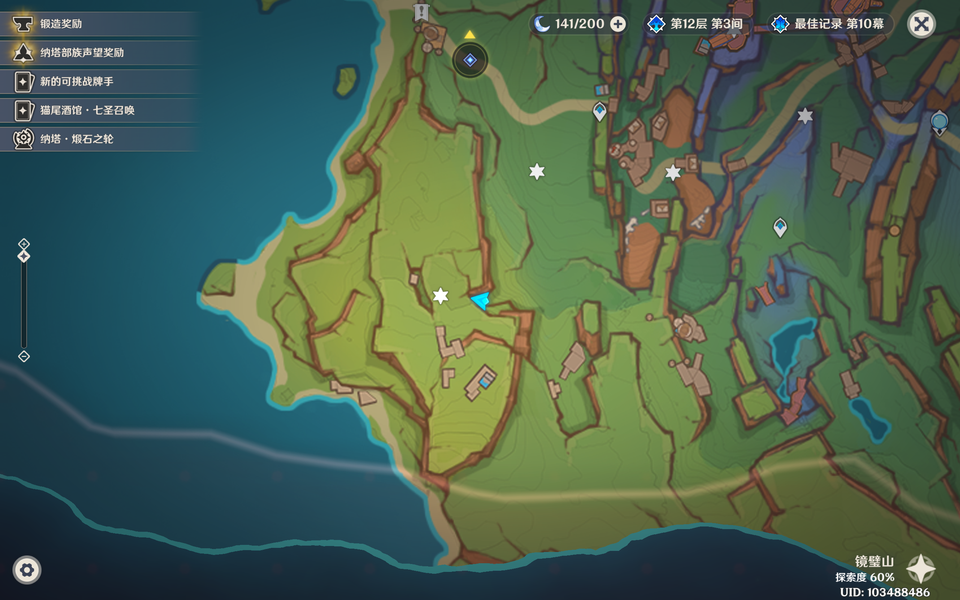960x600 pixels.
Task: Open map settings via the gear icon
Action: pyautogui.click(x=27, y=570)
